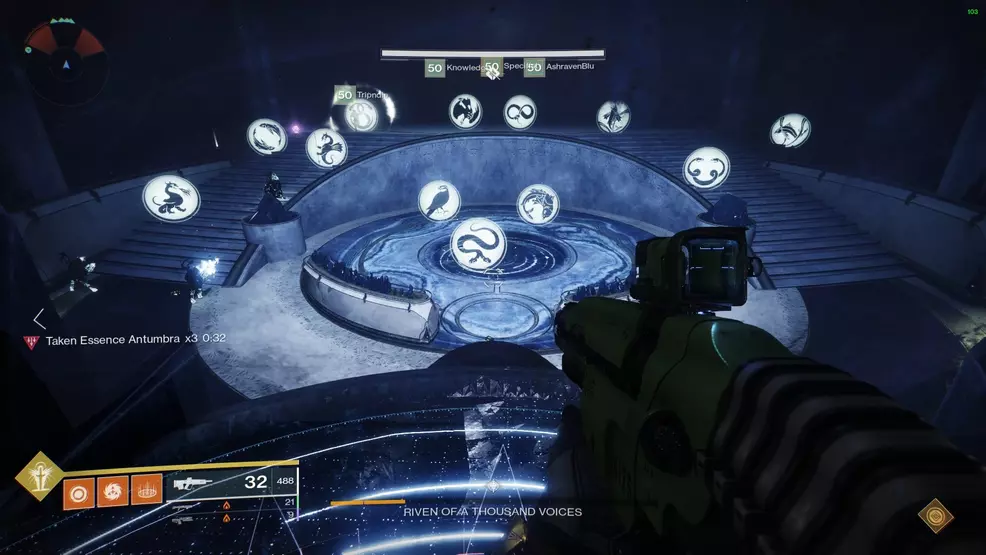Select the grenade ability icon

coord(79,493)
